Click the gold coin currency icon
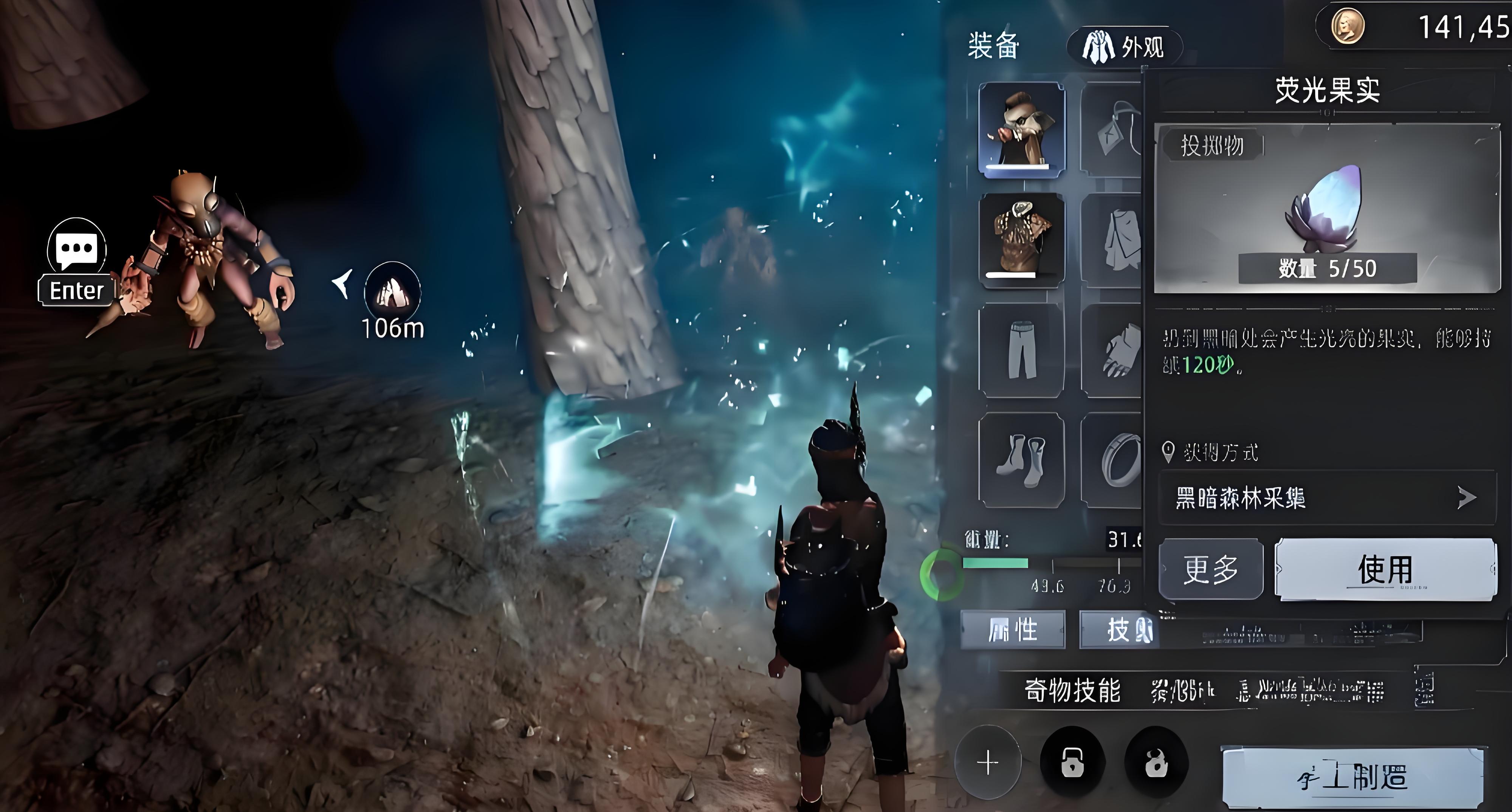This screenshot has height=812, width=1512. click(1347, 26)
